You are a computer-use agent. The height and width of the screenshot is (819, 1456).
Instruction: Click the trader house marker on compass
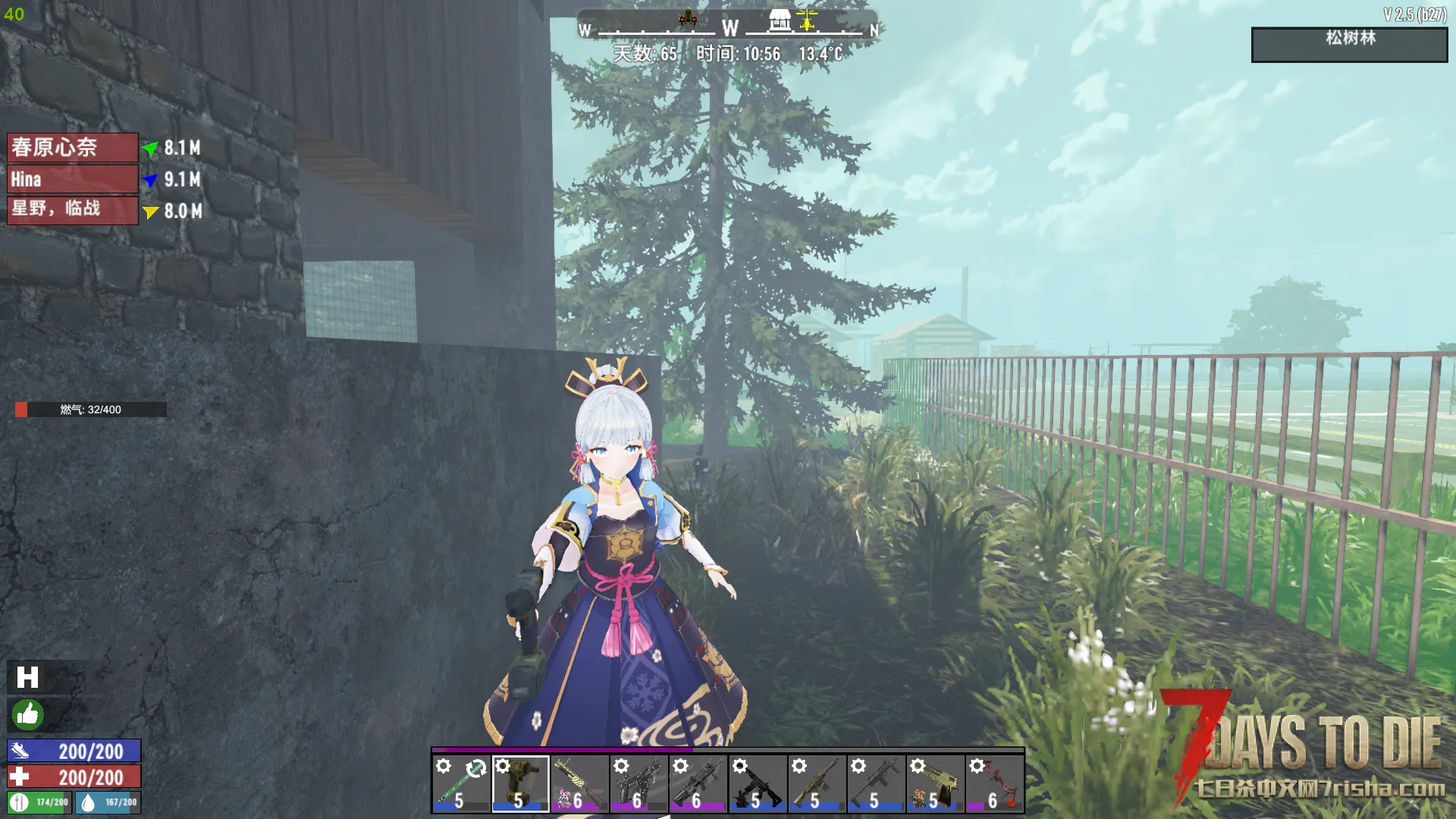tap(780, 20)
